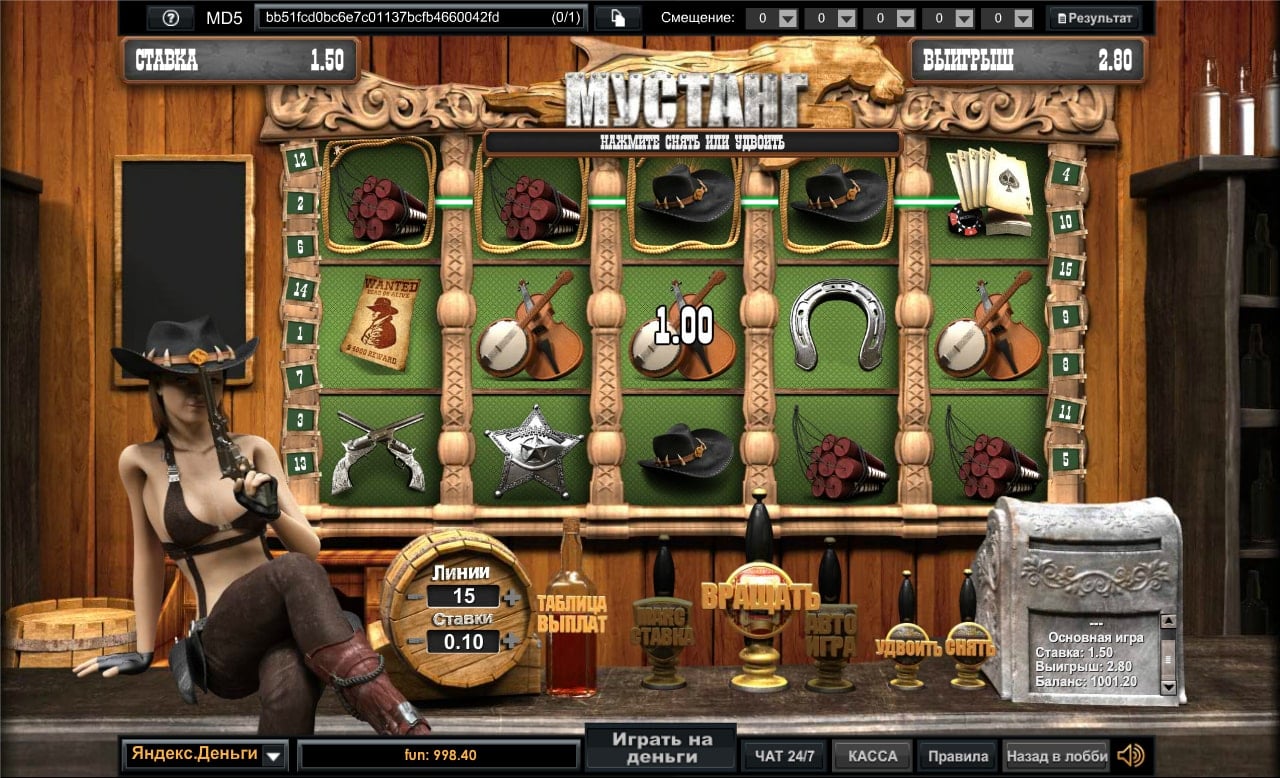This screenshot has width=1280, height=778.
Task: Open the ЧАТ 24/7 support chat
Action: tap(783, 756)
